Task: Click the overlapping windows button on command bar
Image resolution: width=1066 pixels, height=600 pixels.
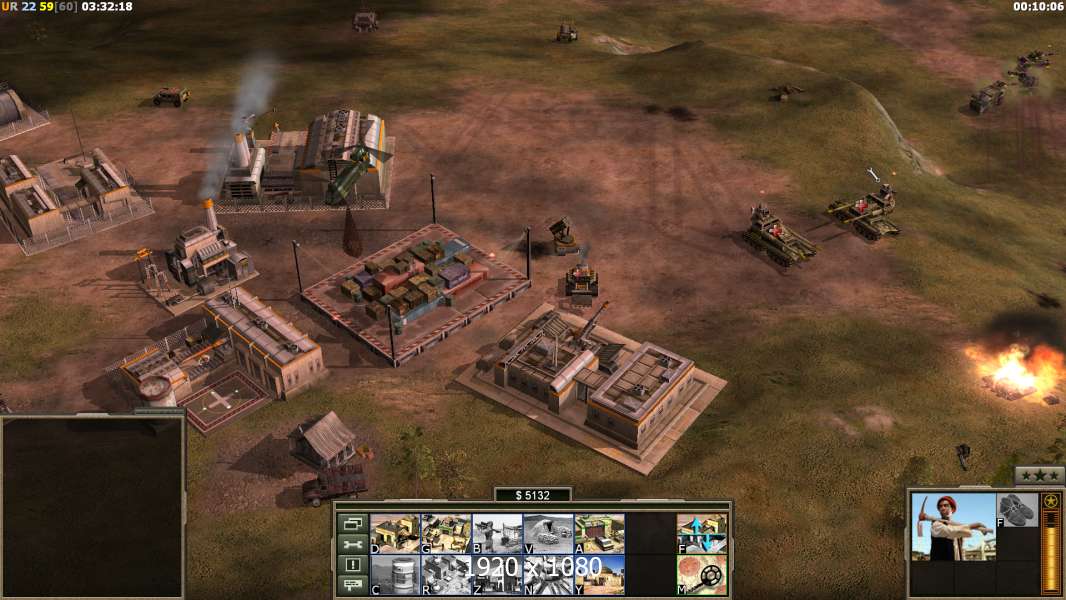Action: pos(352,523)
